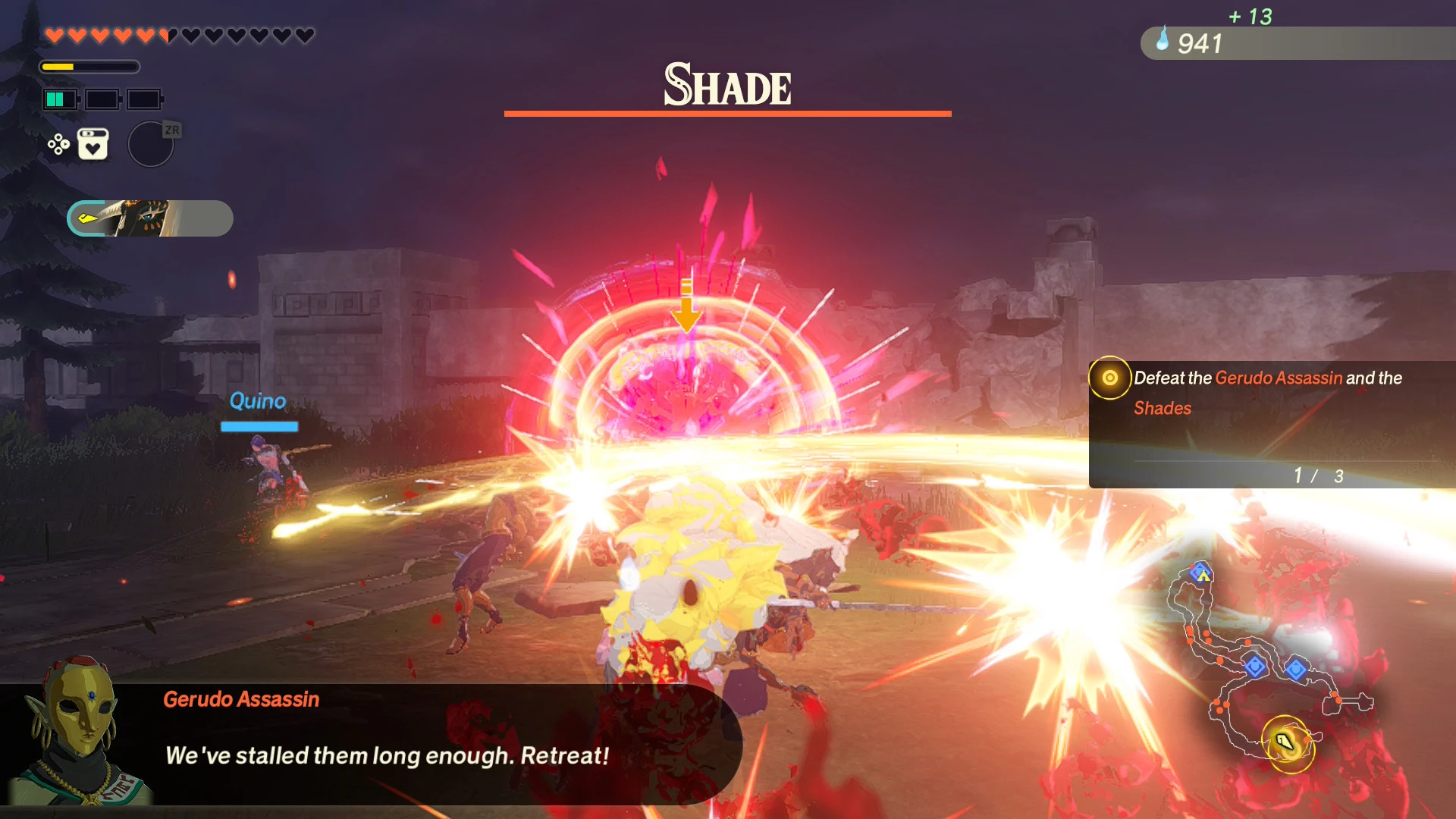The width and height of the screenshot is (1456, 819).
Task: Click the Shade boss title banner
Action: 726,85
